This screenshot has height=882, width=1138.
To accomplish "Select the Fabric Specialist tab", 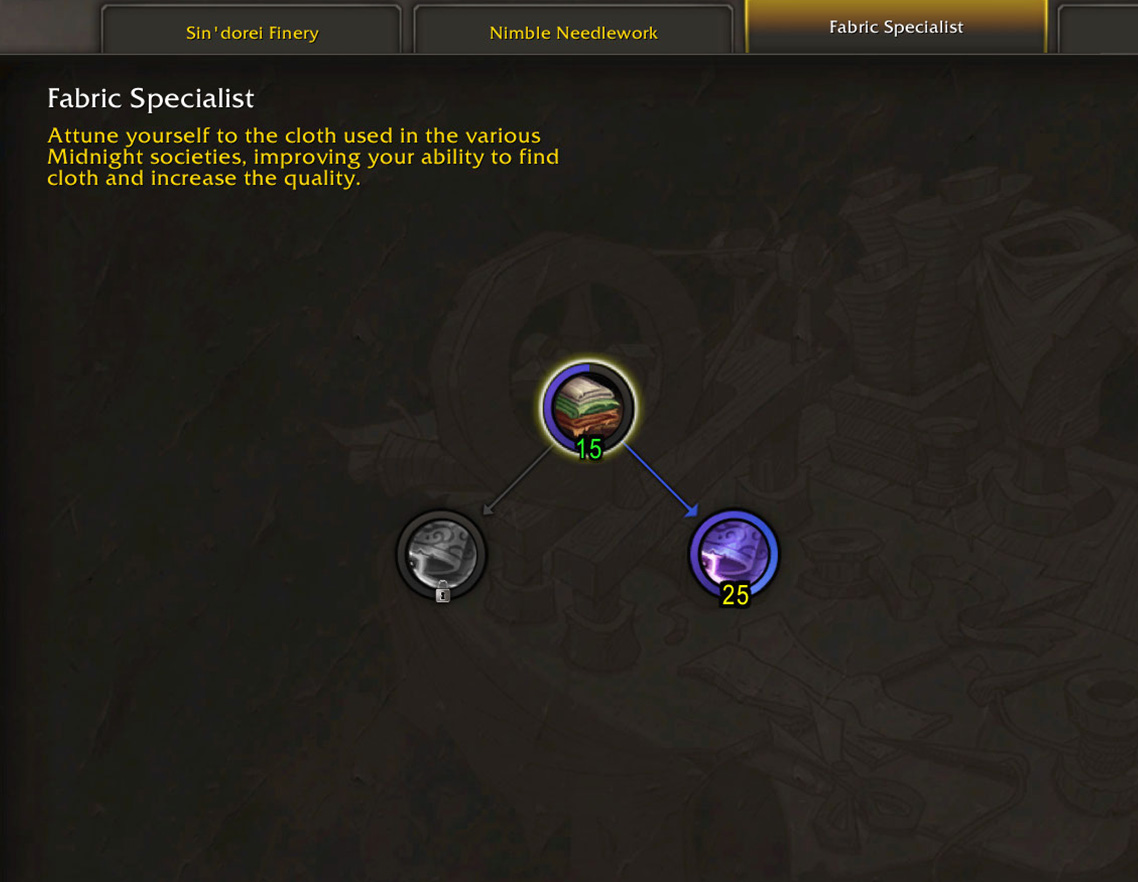I will coord(895,27).
